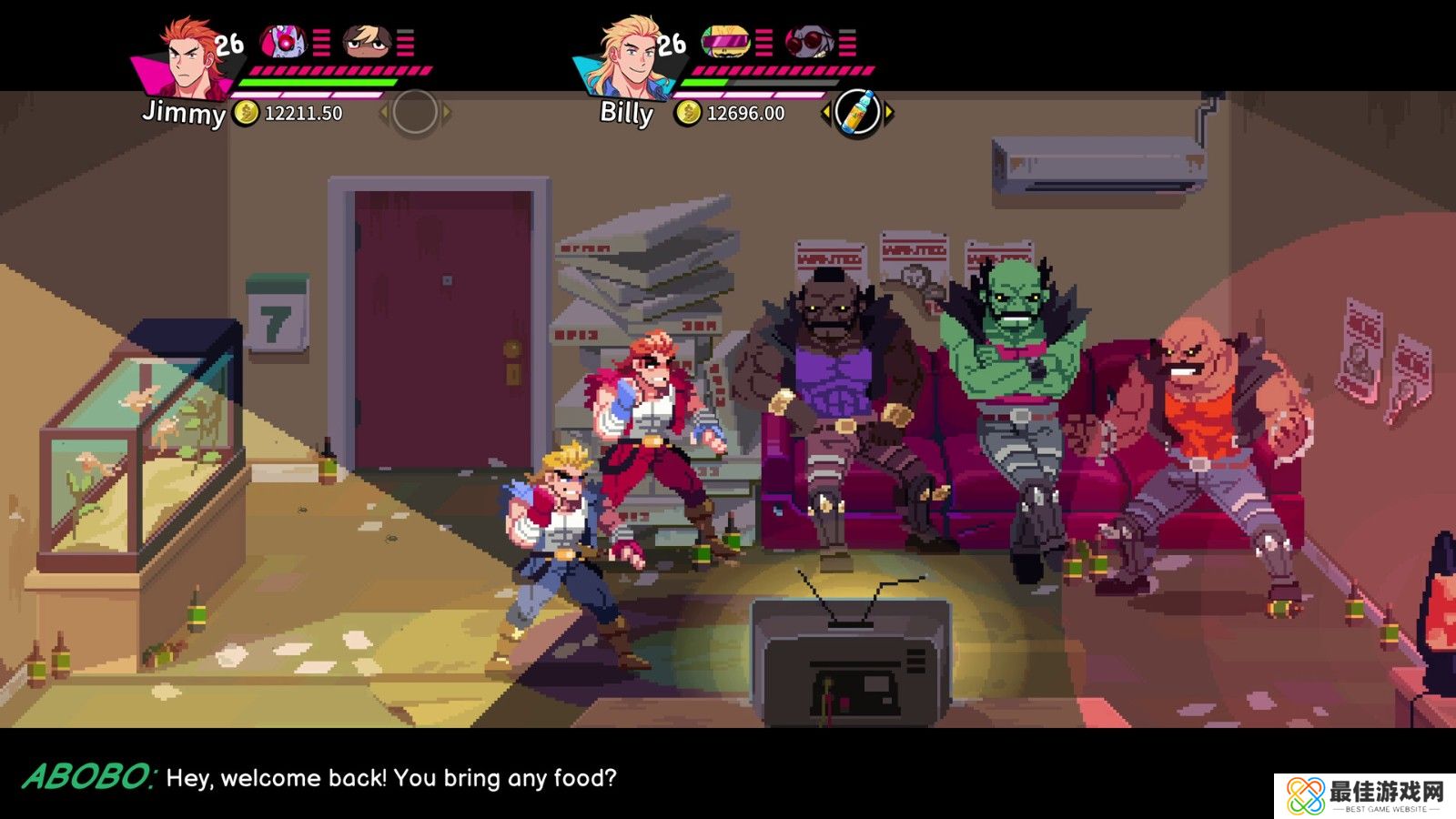Use Billy's soda bottle quick item
The height and width of the screenshot is (819, 1456).
(857, 113)
